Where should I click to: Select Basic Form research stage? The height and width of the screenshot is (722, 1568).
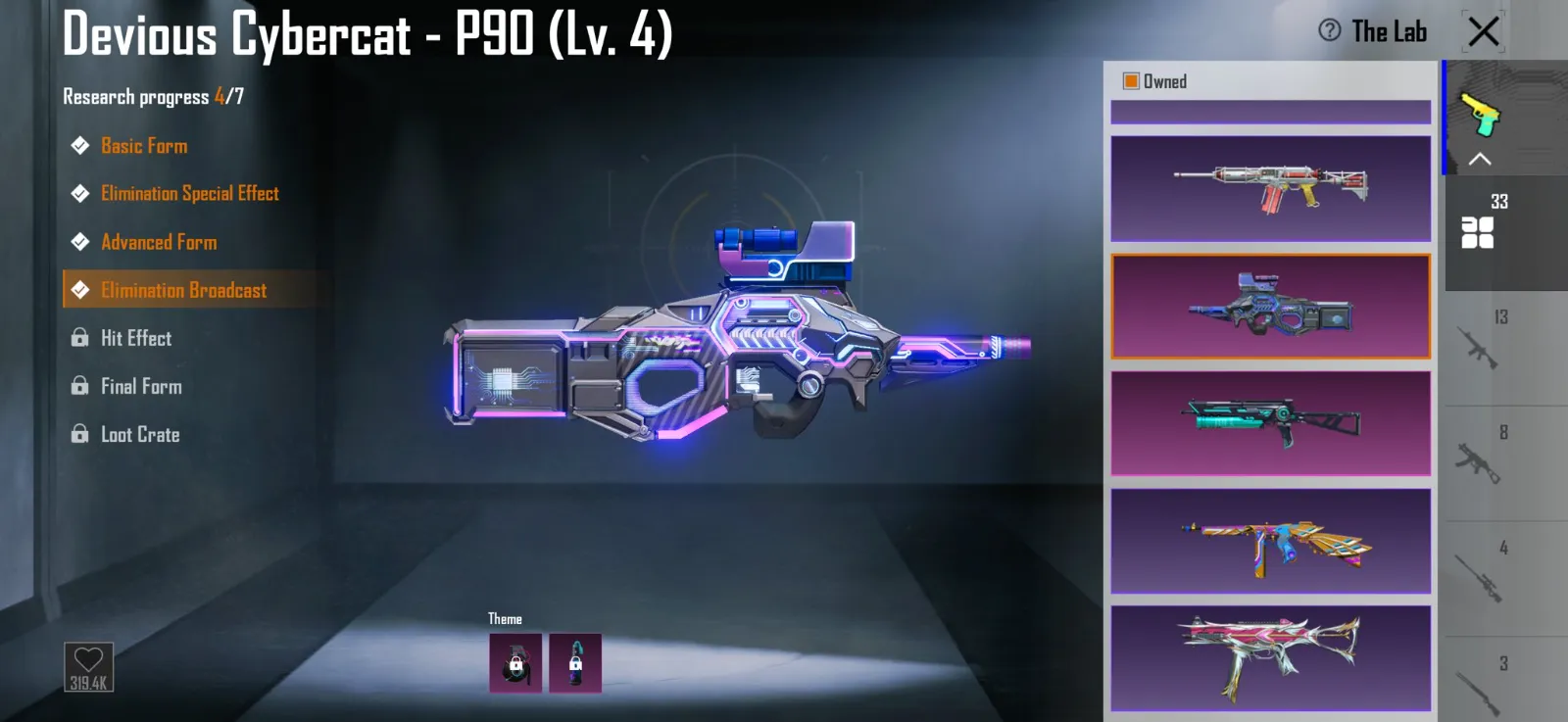[x=143, y=146]
